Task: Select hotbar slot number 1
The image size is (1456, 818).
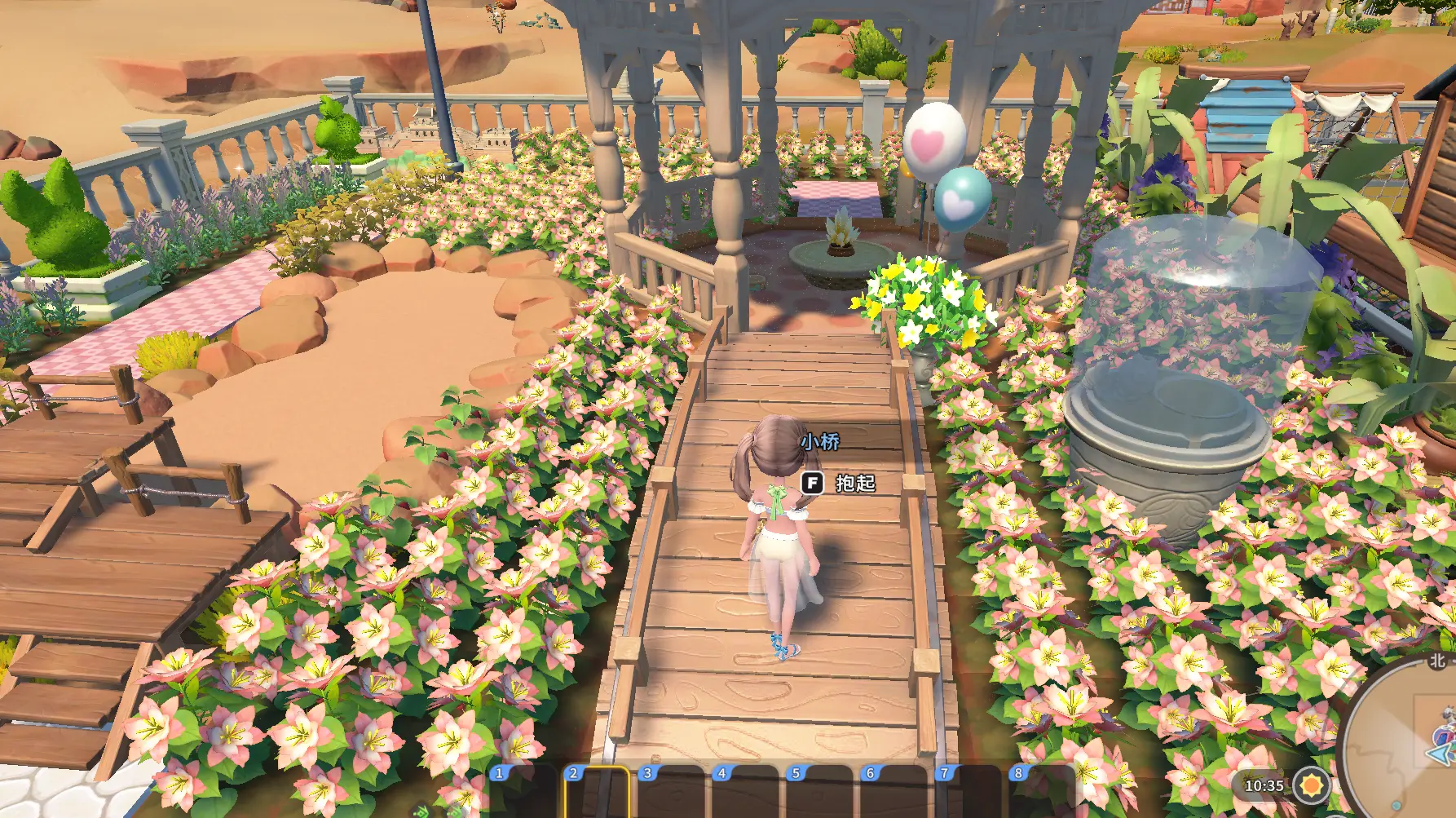Action: pos(523,793)
